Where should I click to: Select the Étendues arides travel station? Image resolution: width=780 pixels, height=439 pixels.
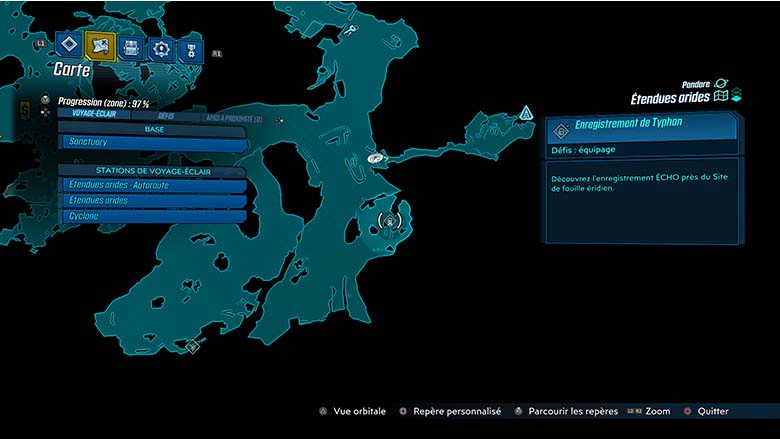152,200
